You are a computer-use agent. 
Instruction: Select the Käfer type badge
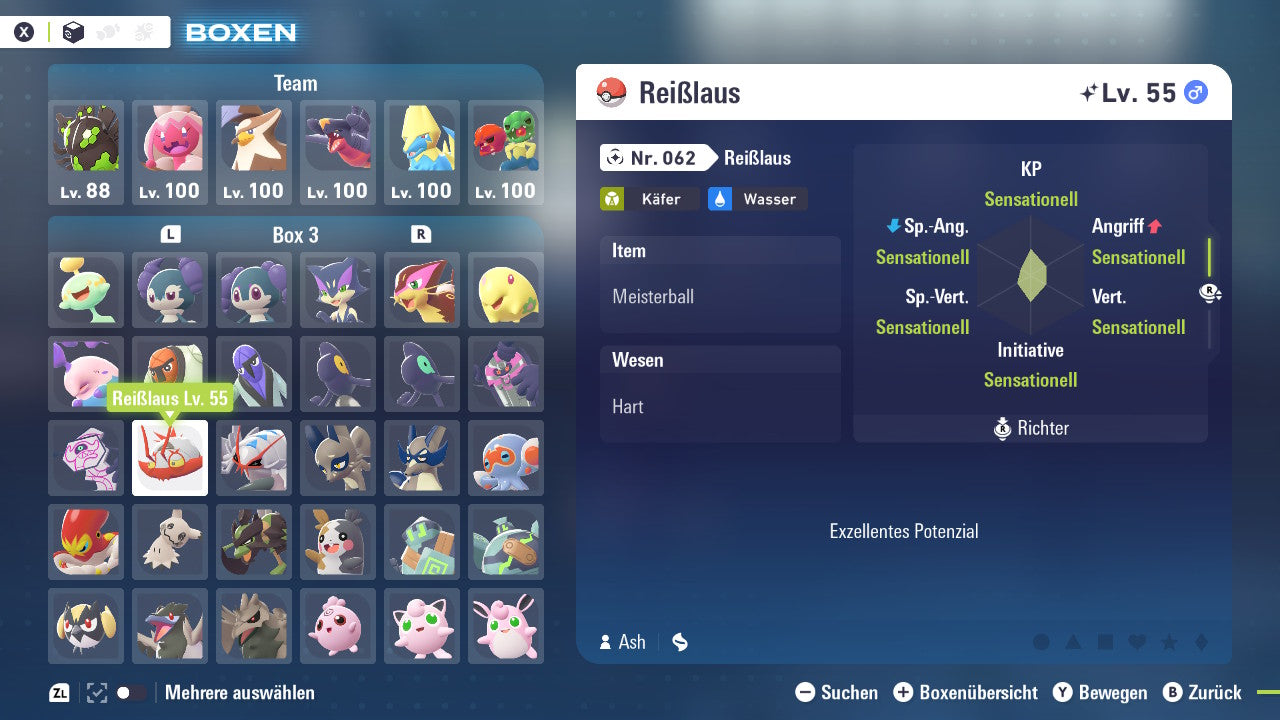coord(650,199)
